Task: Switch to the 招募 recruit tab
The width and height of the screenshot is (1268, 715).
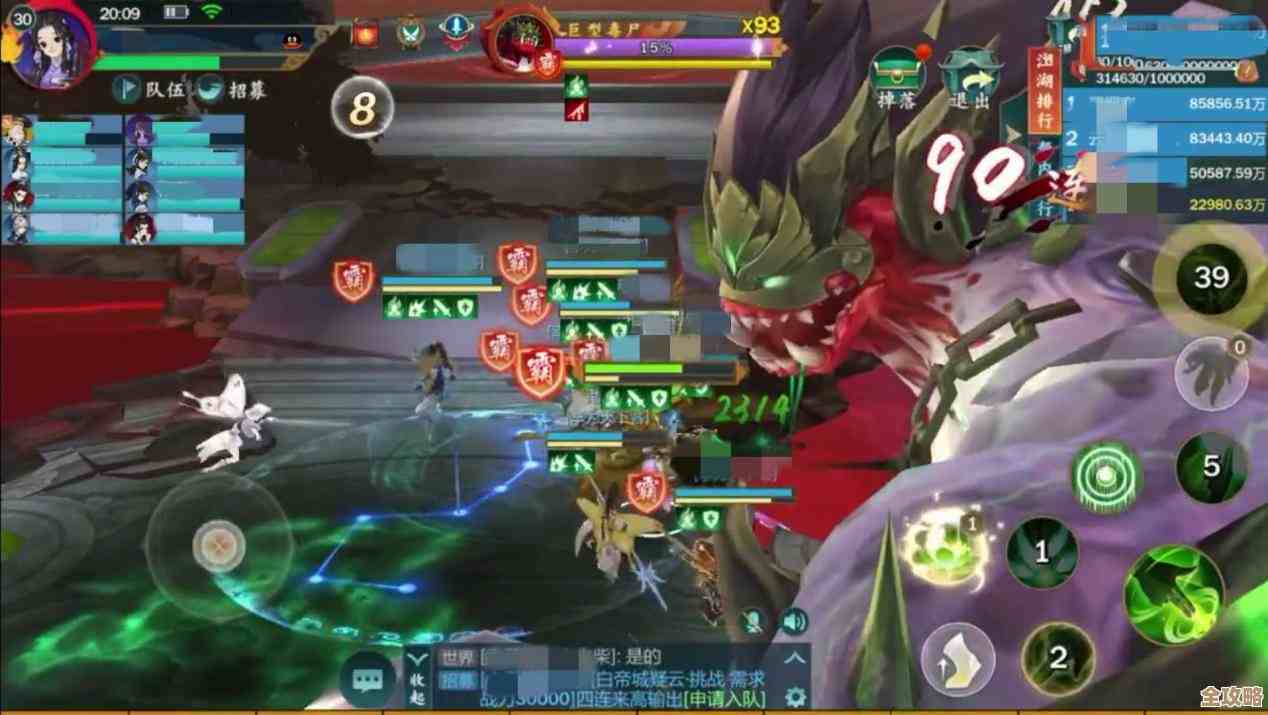Action: (x=234, y=89)
